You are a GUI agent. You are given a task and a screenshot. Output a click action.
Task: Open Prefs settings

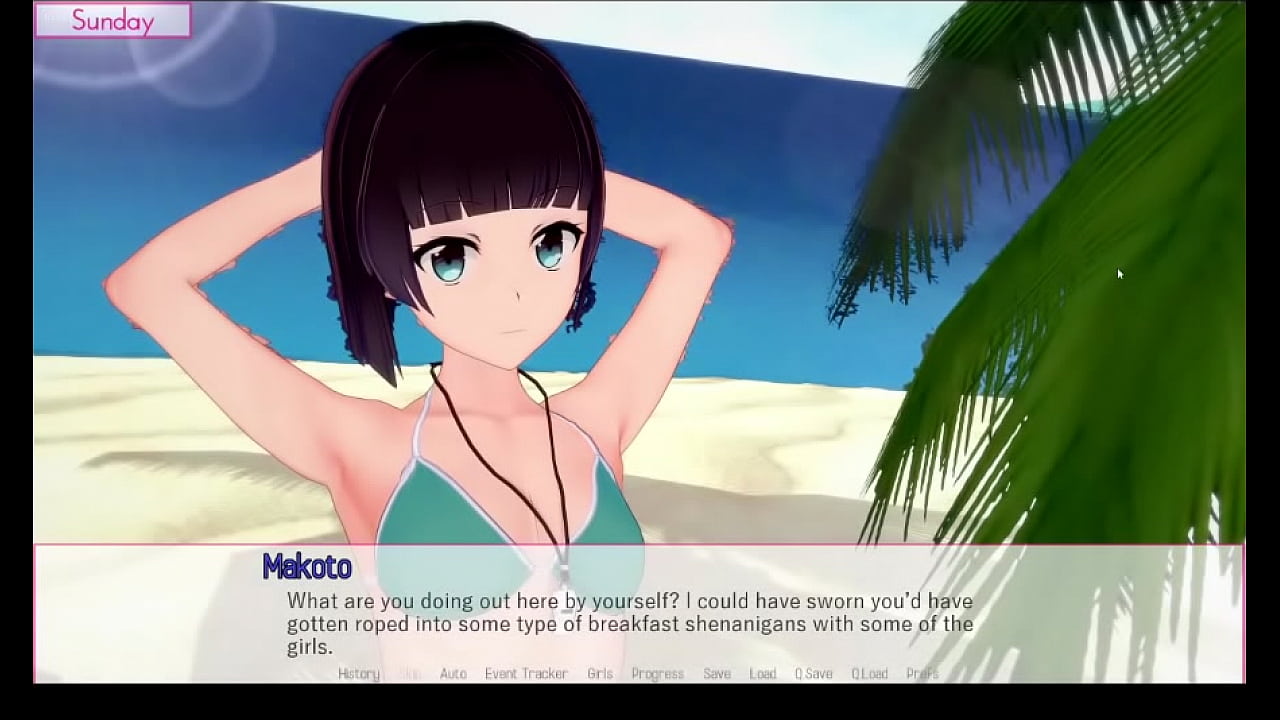coord(922,674)
